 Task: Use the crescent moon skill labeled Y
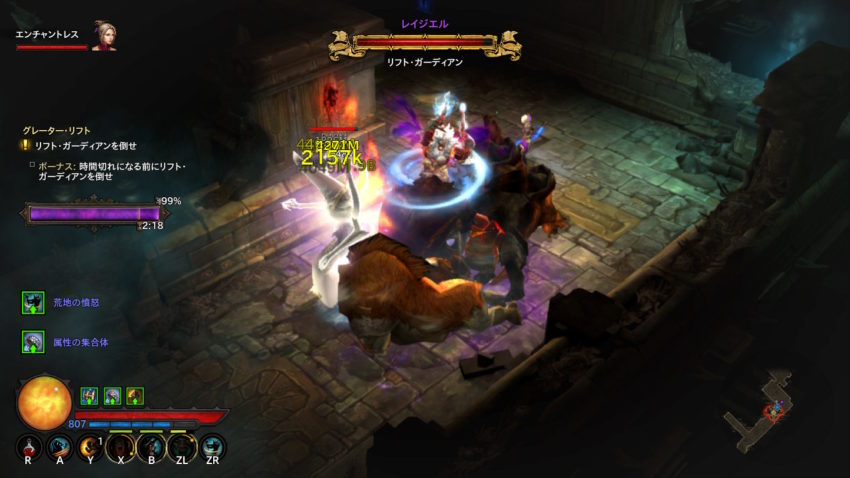point(90,447)
